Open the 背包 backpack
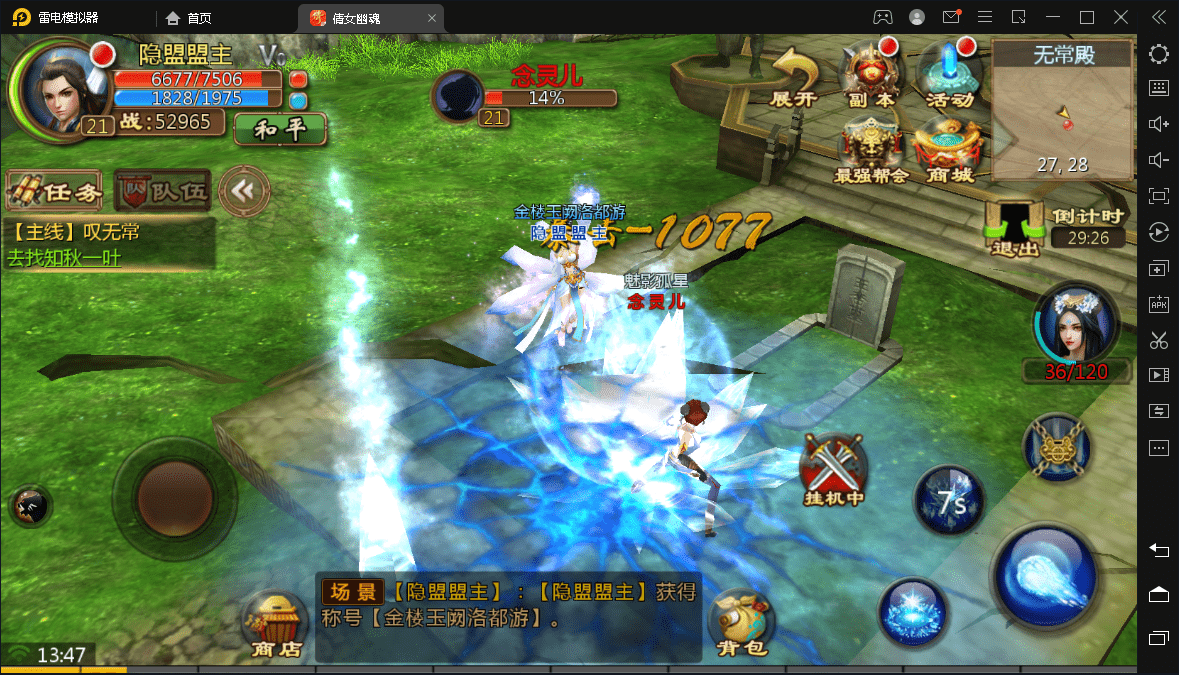Screen dimensions: 1179x675 point(741,623)
